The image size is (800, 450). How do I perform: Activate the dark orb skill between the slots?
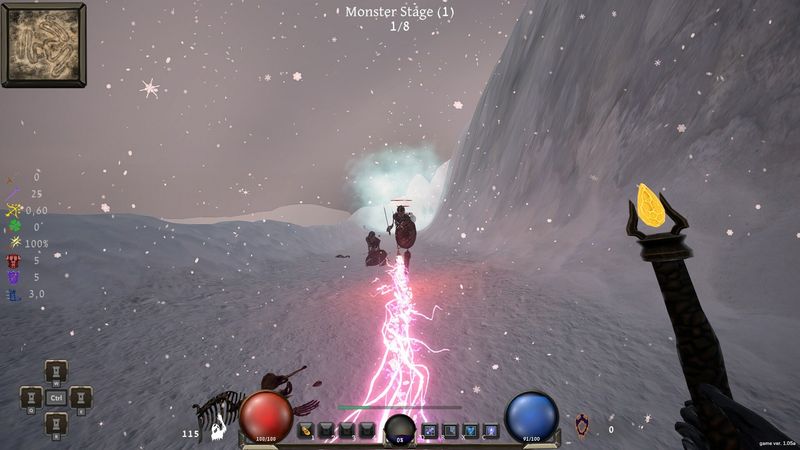(x=399, y=430)
